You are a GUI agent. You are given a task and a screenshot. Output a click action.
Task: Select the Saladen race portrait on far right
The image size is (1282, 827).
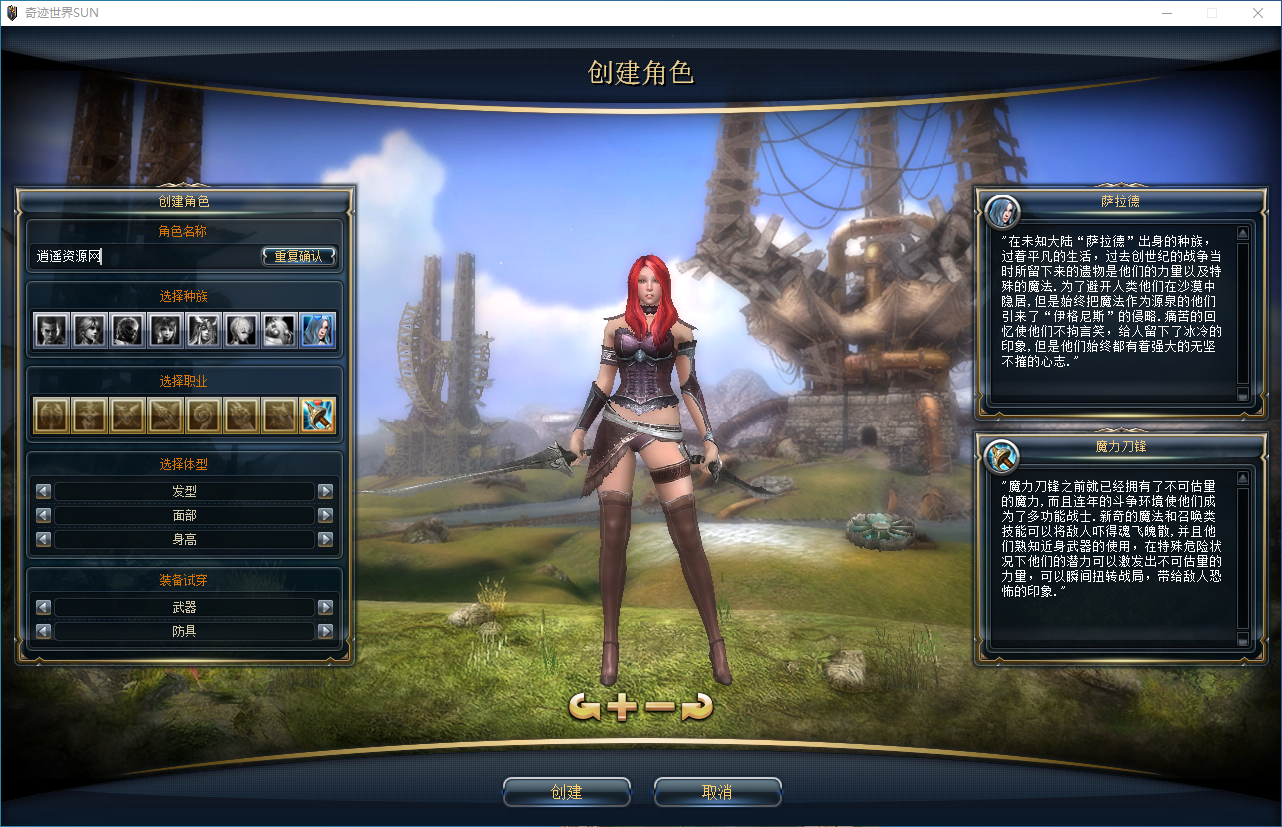(318, 330)
